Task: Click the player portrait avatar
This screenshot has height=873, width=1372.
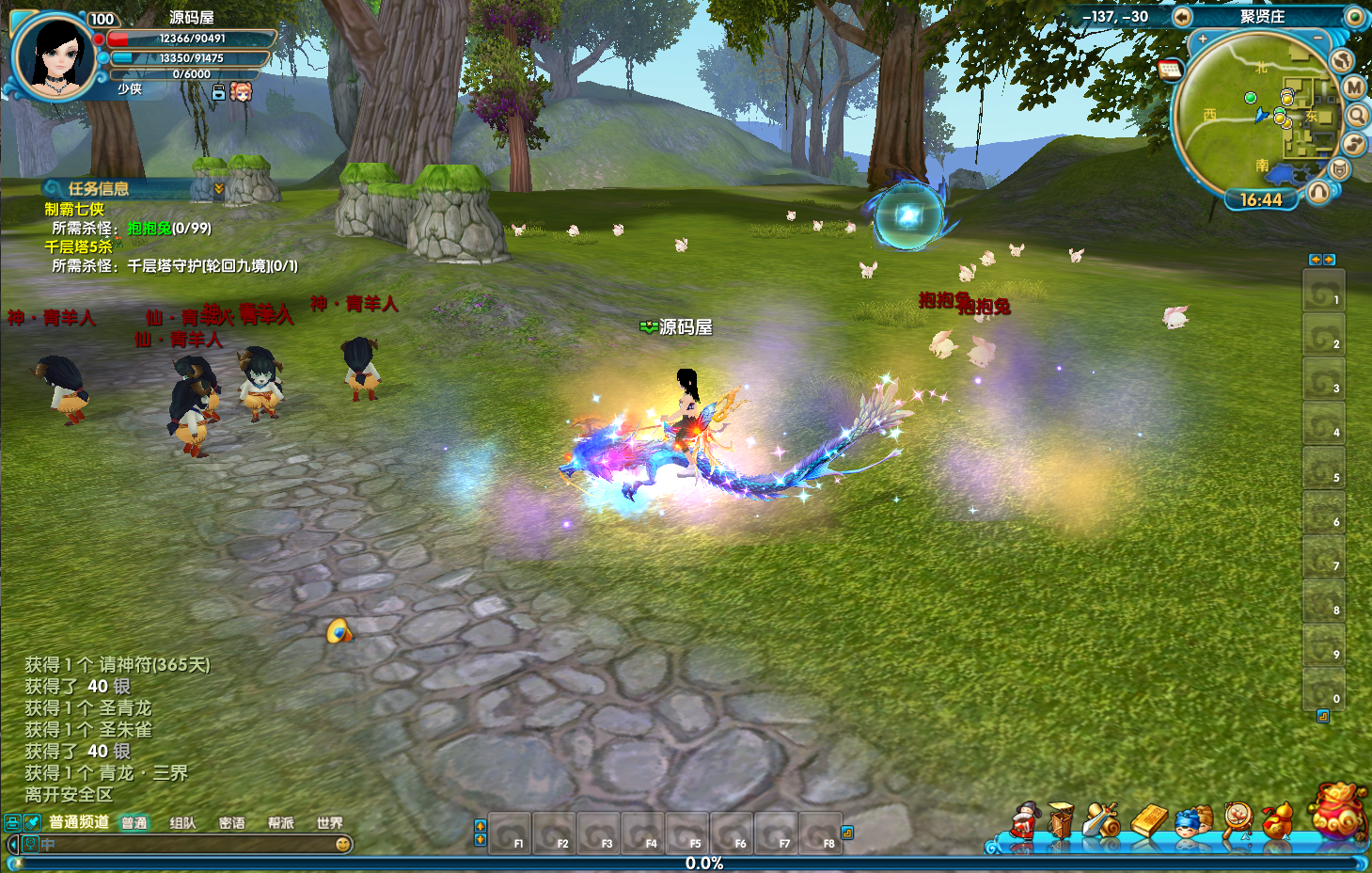Action: pos(55,56)
